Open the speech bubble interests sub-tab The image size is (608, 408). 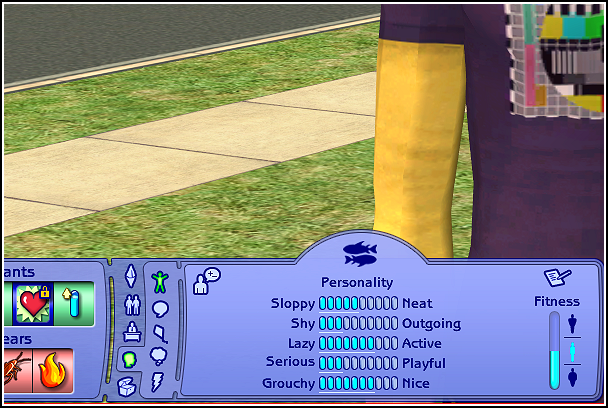(160, 308)
